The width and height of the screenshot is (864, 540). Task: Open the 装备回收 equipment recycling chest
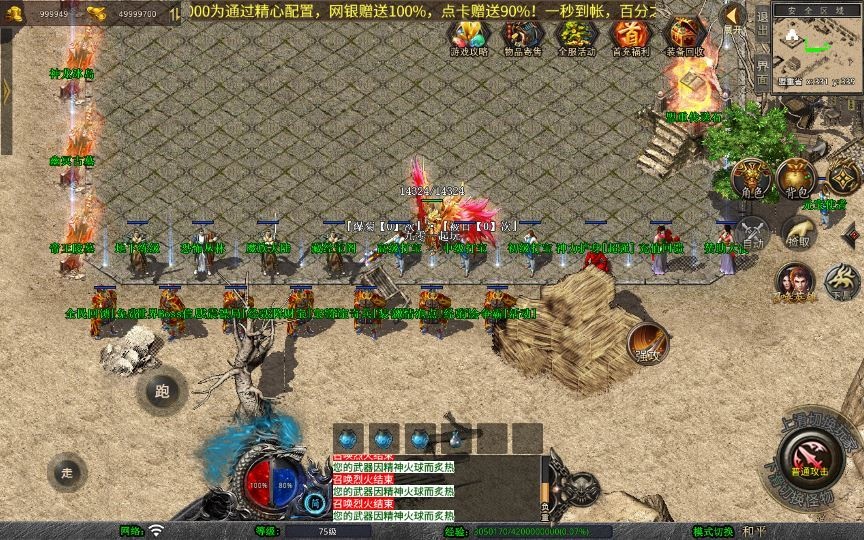point(685,37)
